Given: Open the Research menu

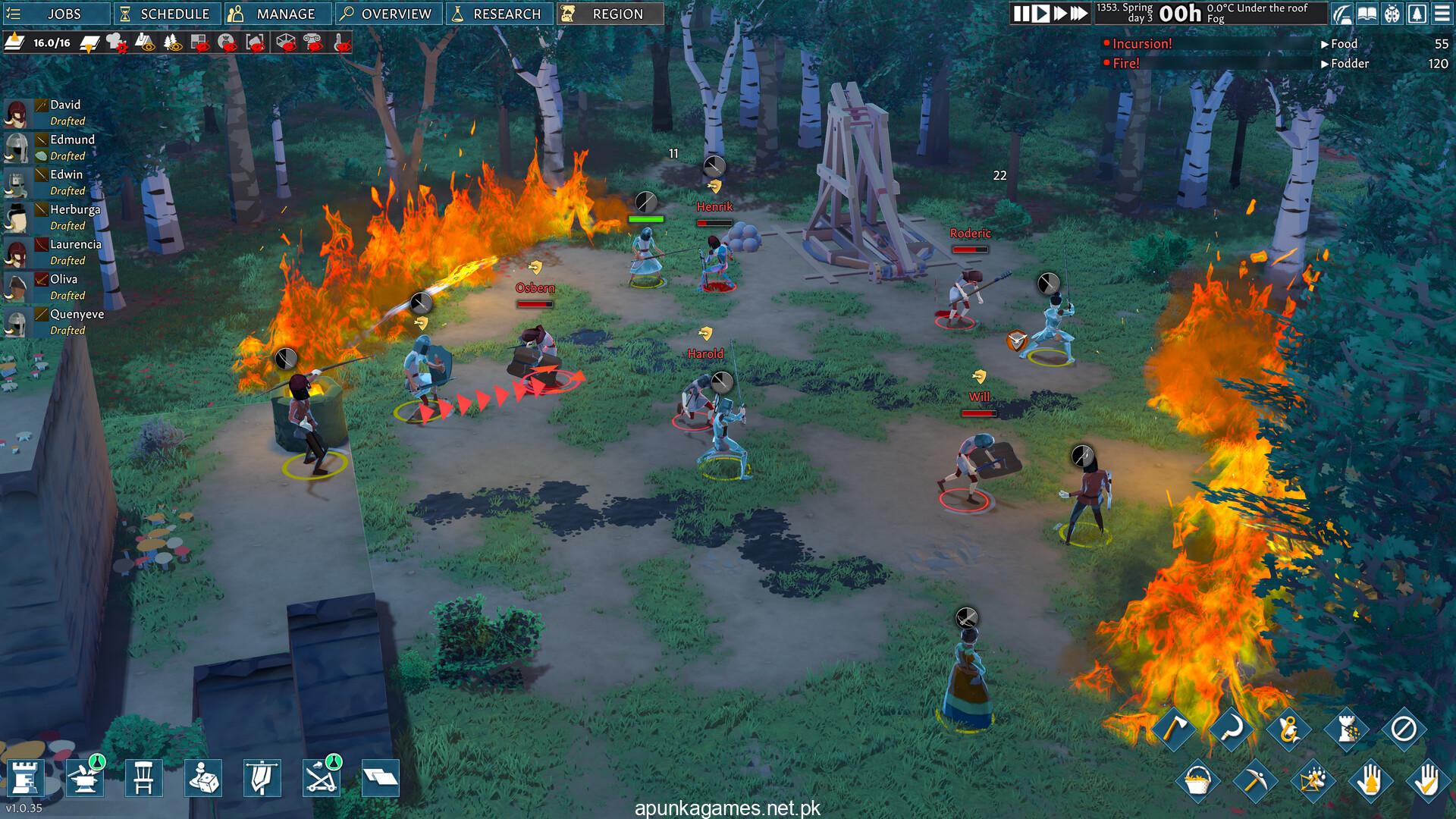Looking at the screenshot, I should tap(498, 14).
